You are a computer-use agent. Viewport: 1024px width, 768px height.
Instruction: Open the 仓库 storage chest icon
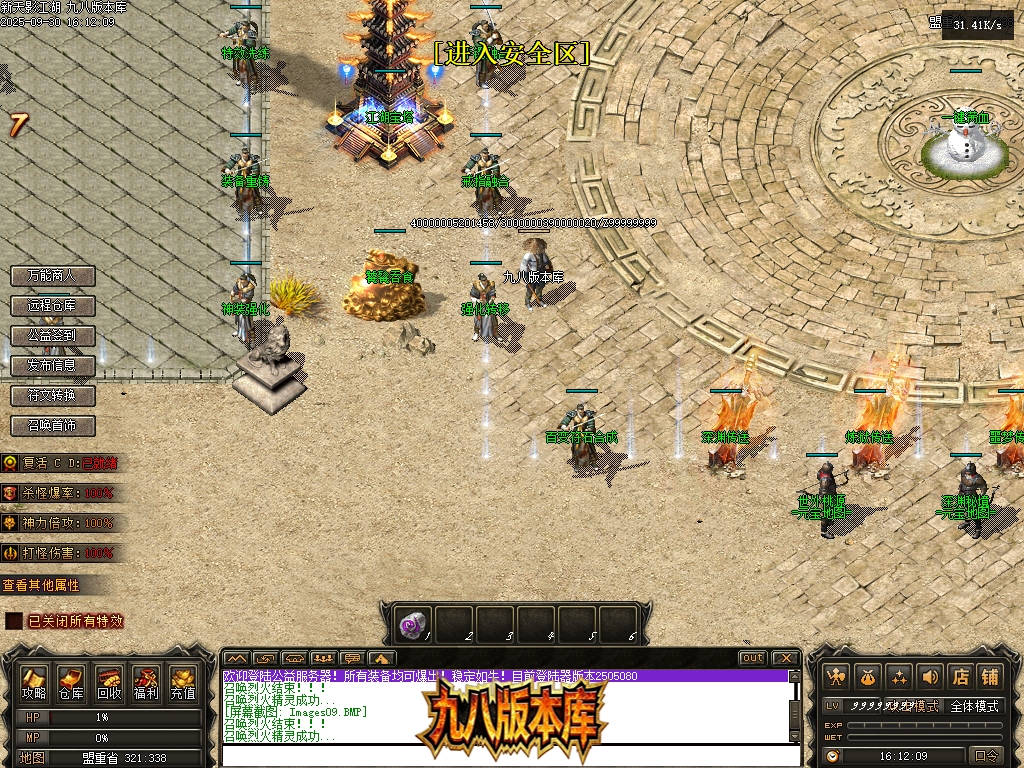click(x=71, y=683)
